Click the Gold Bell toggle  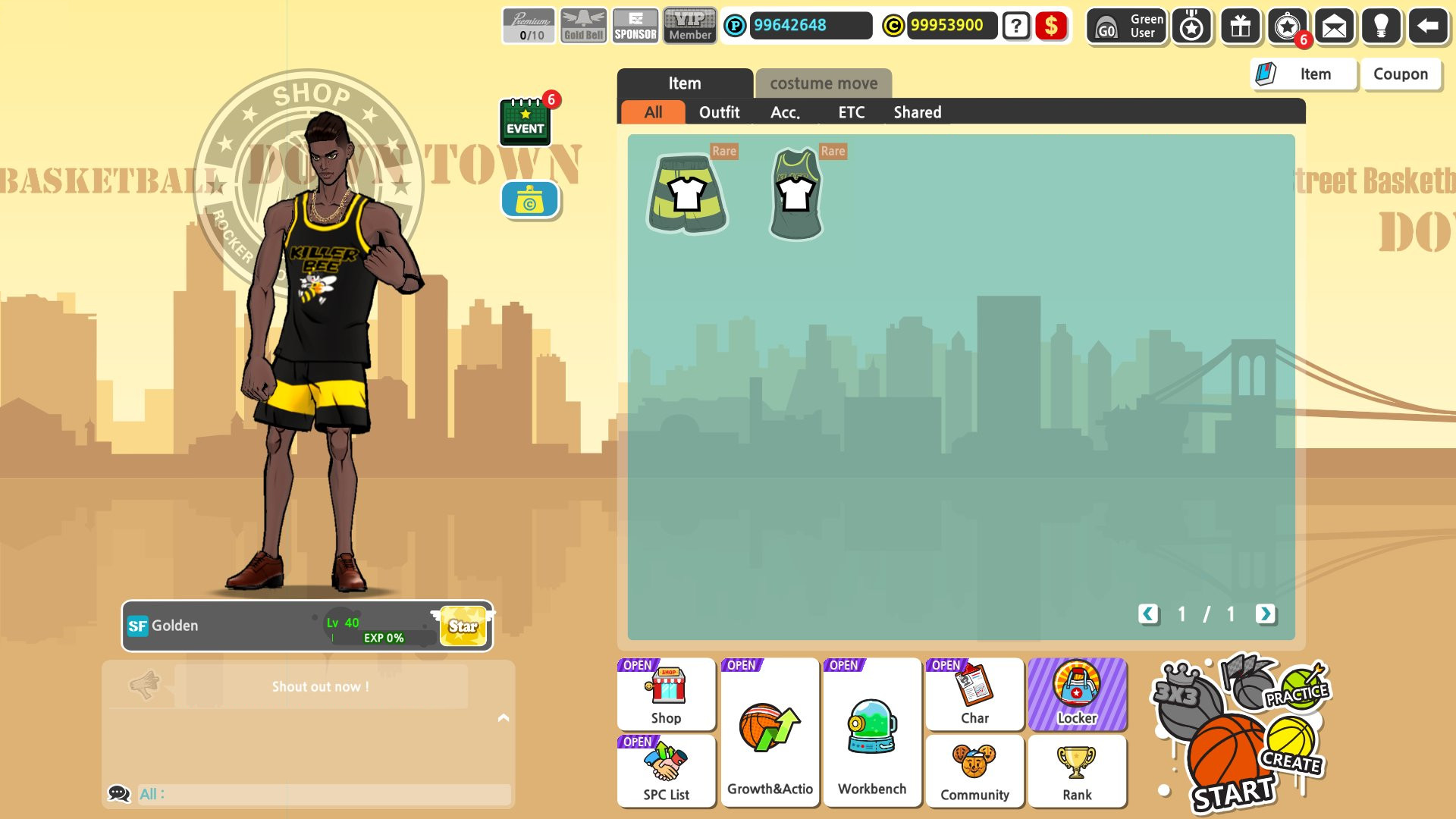(x=582, y=27)
